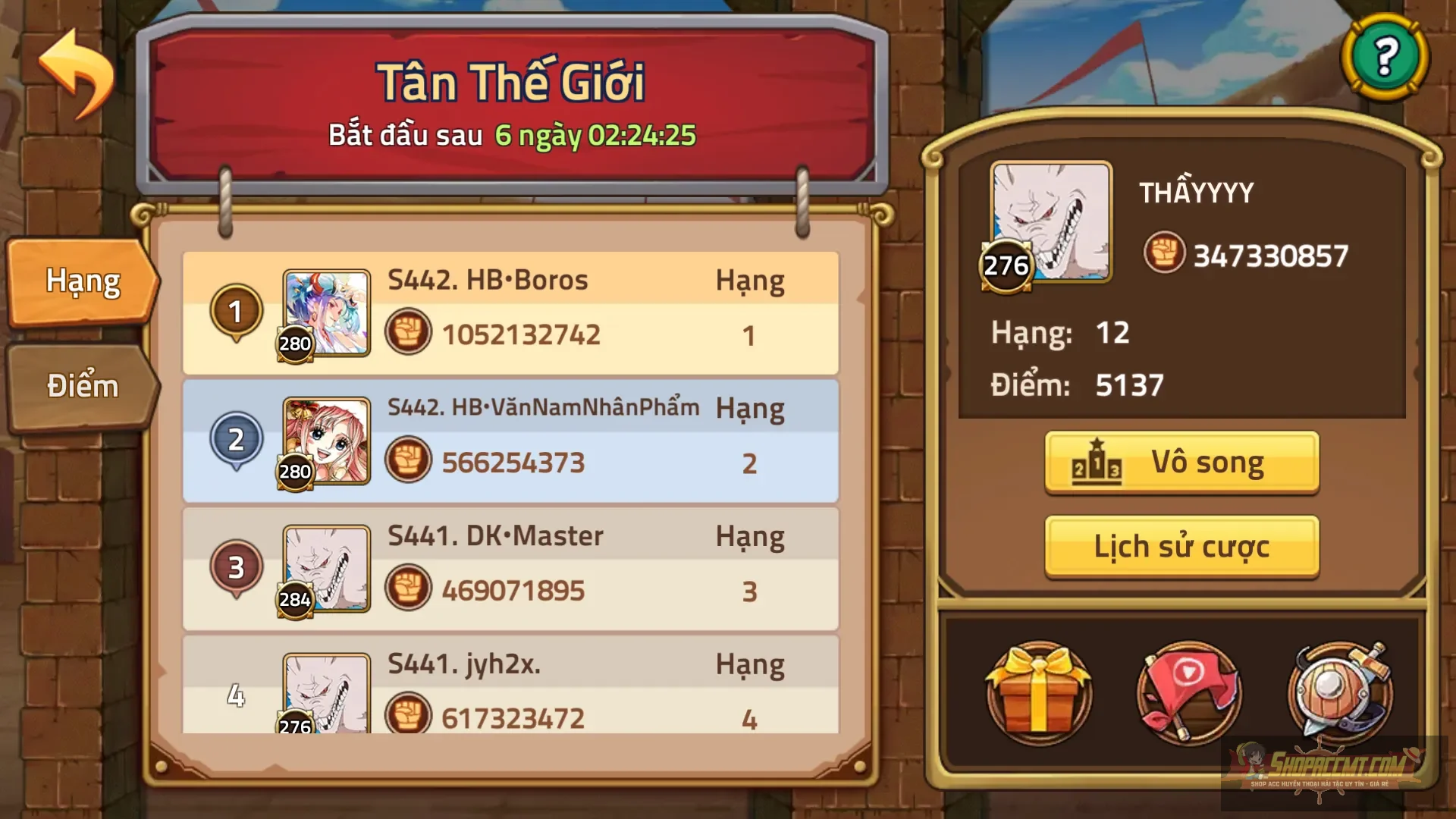This screenshot has height=819, width=1456.
Task: Click the level 276 badge on THẦYYYY's avatar
Action: (x=1006, y=265)
